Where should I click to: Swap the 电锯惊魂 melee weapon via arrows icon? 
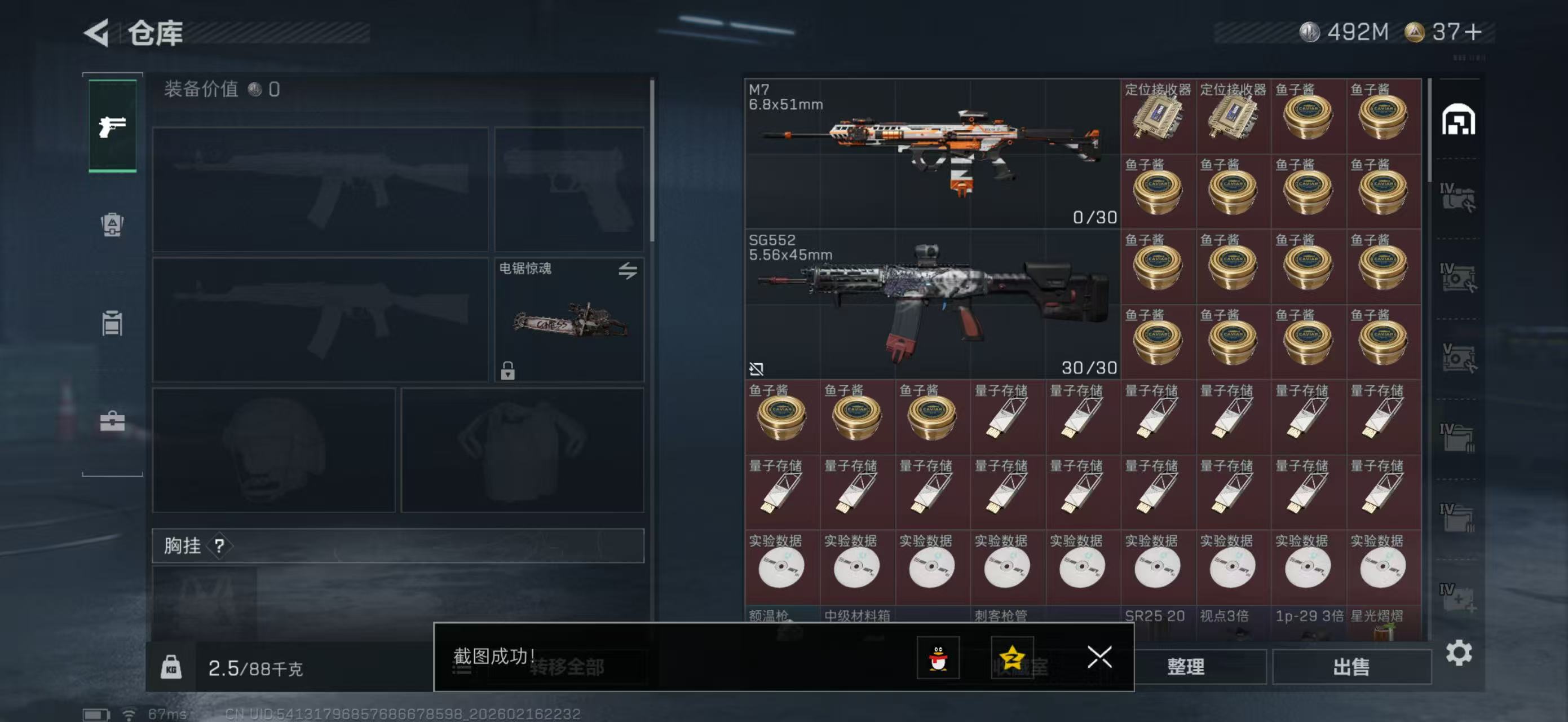click(x=628, y=270)
